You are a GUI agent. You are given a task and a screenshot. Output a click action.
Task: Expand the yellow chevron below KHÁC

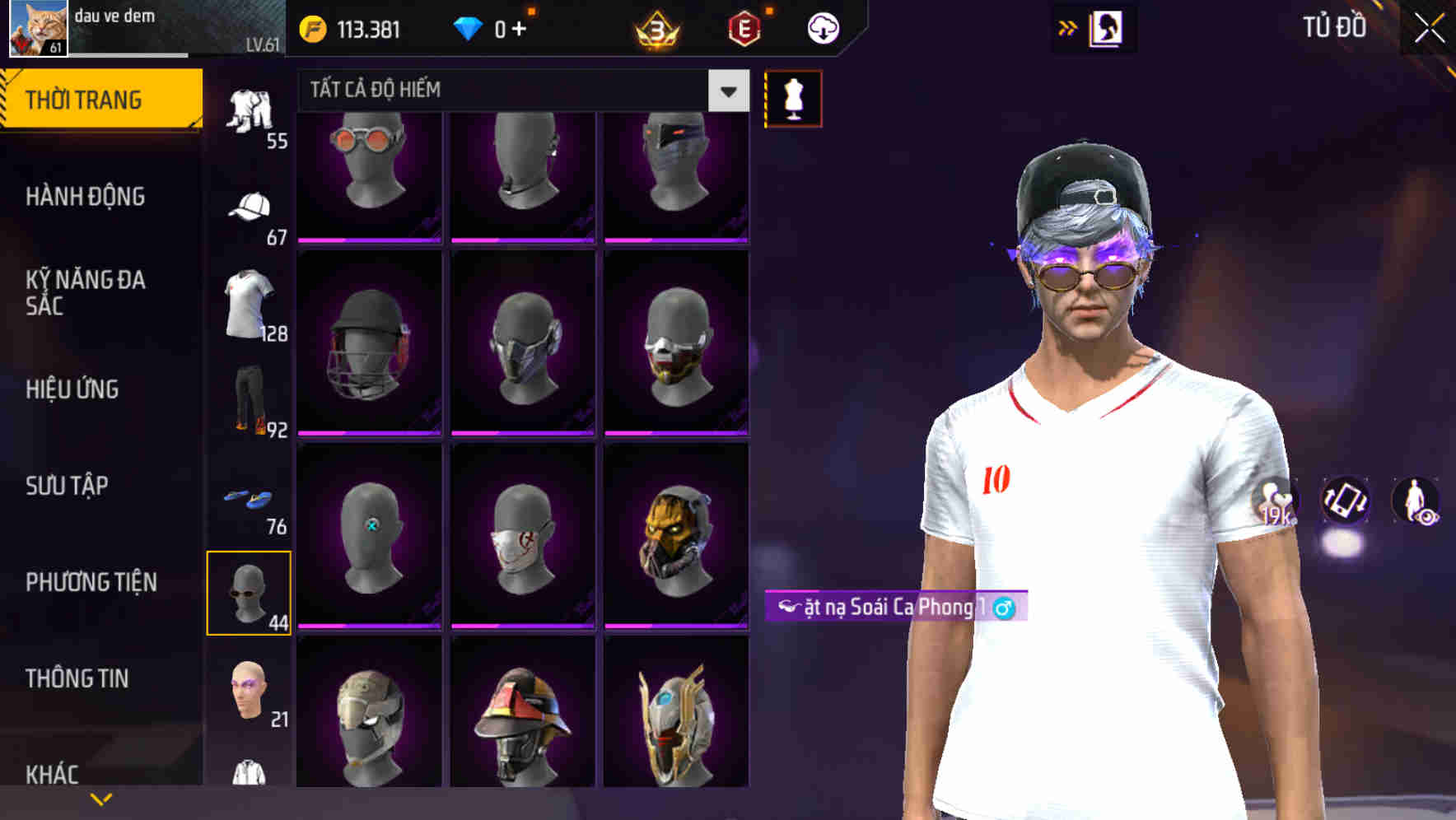pos(101,797)
